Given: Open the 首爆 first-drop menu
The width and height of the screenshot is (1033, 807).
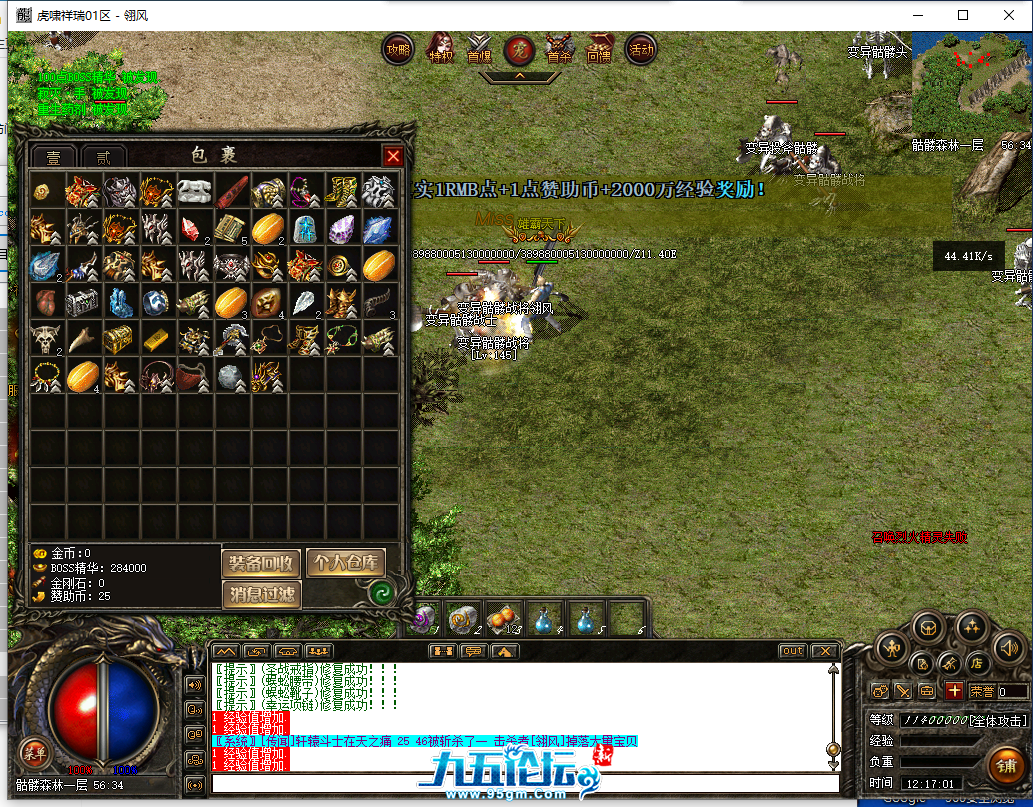Looking at the screenshot, I should [x=480, y=49].
